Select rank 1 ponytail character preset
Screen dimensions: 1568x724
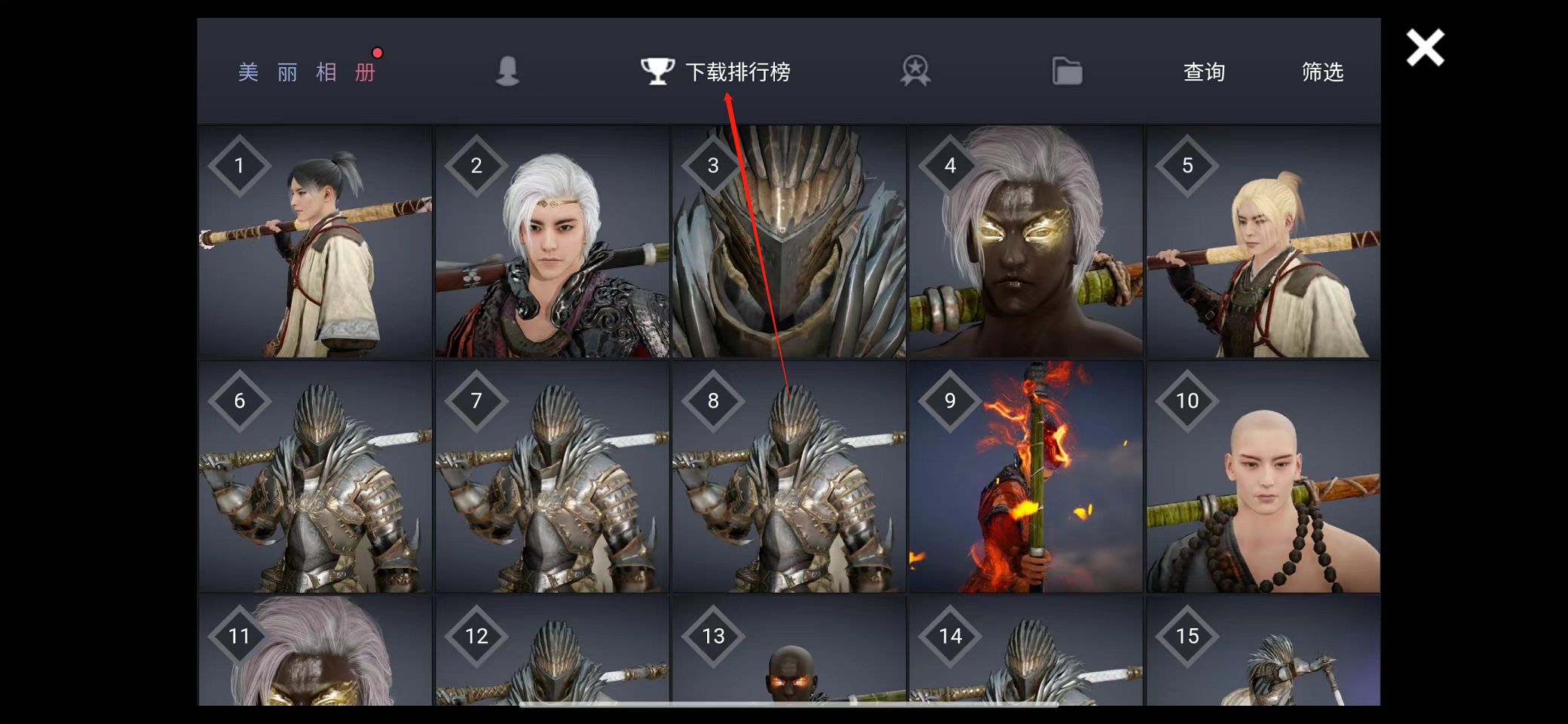click(315, 241)
